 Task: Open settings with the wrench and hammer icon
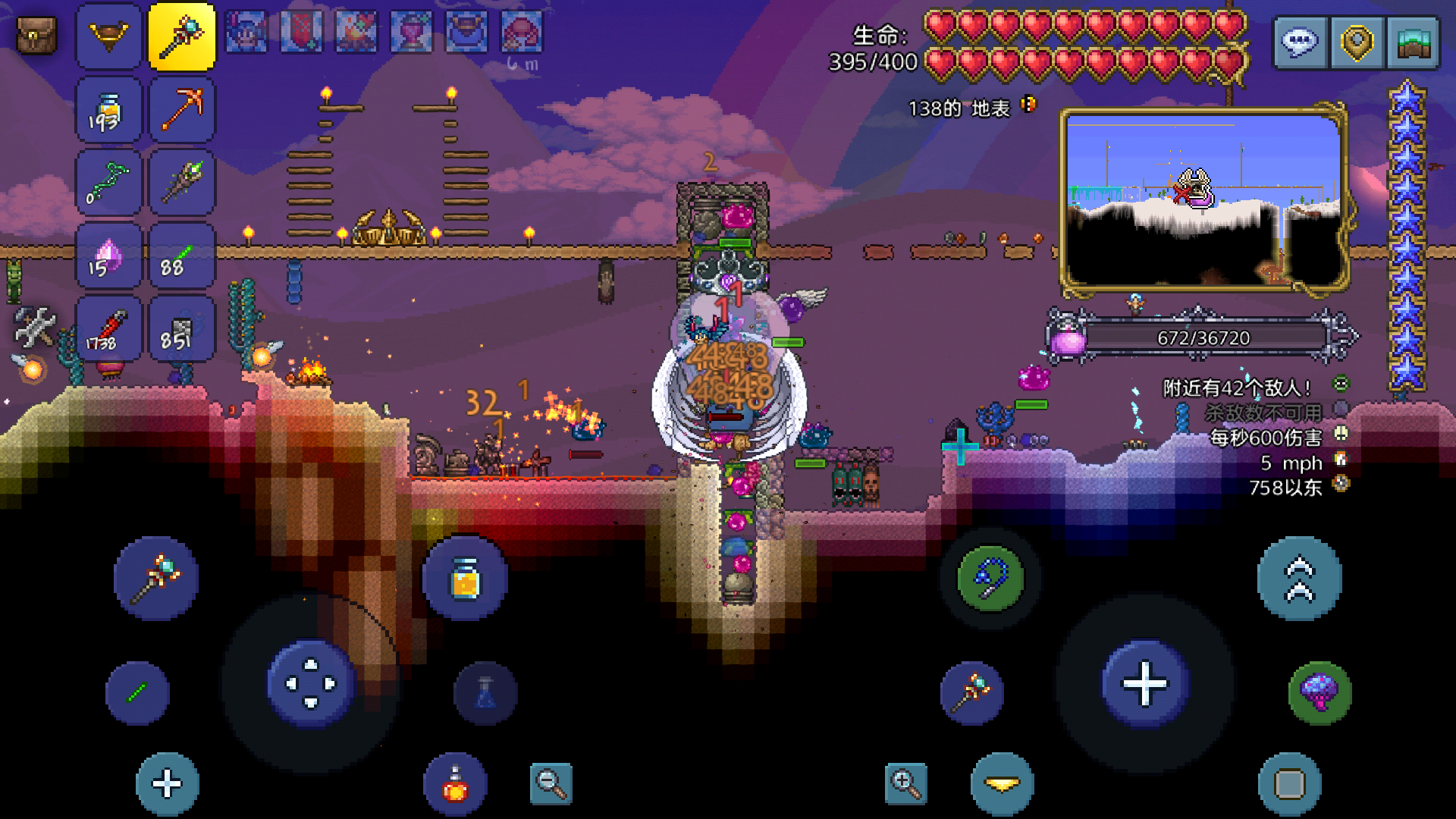click(34, 326)
